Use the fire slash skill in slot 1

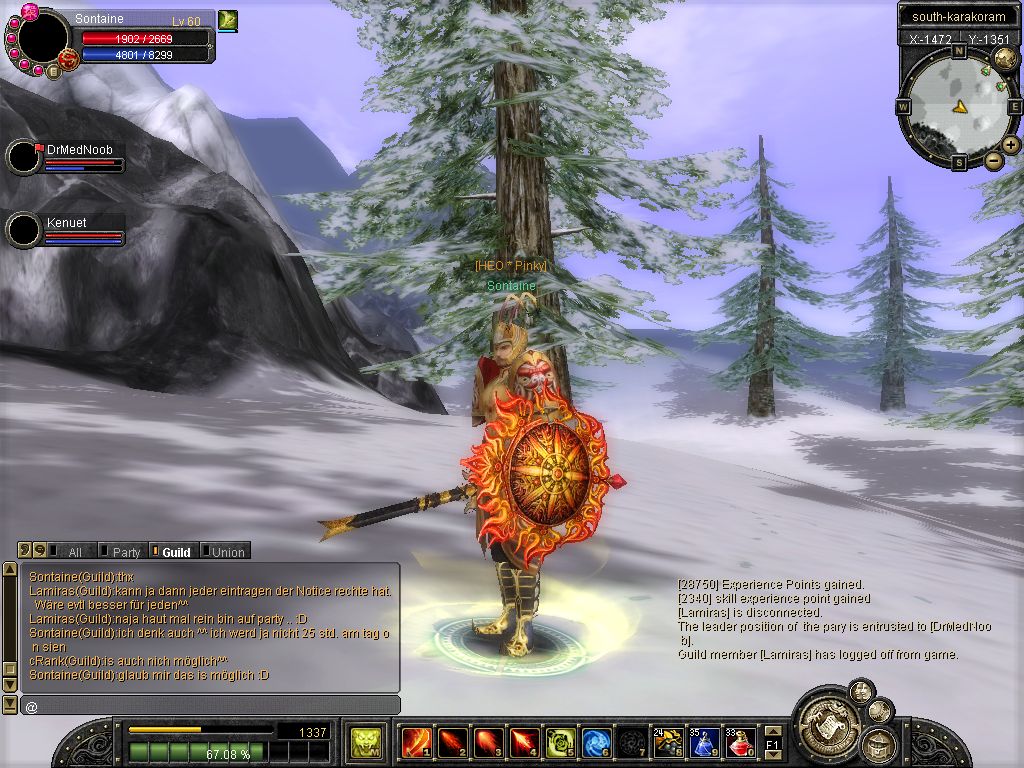[x=415, y=743]
